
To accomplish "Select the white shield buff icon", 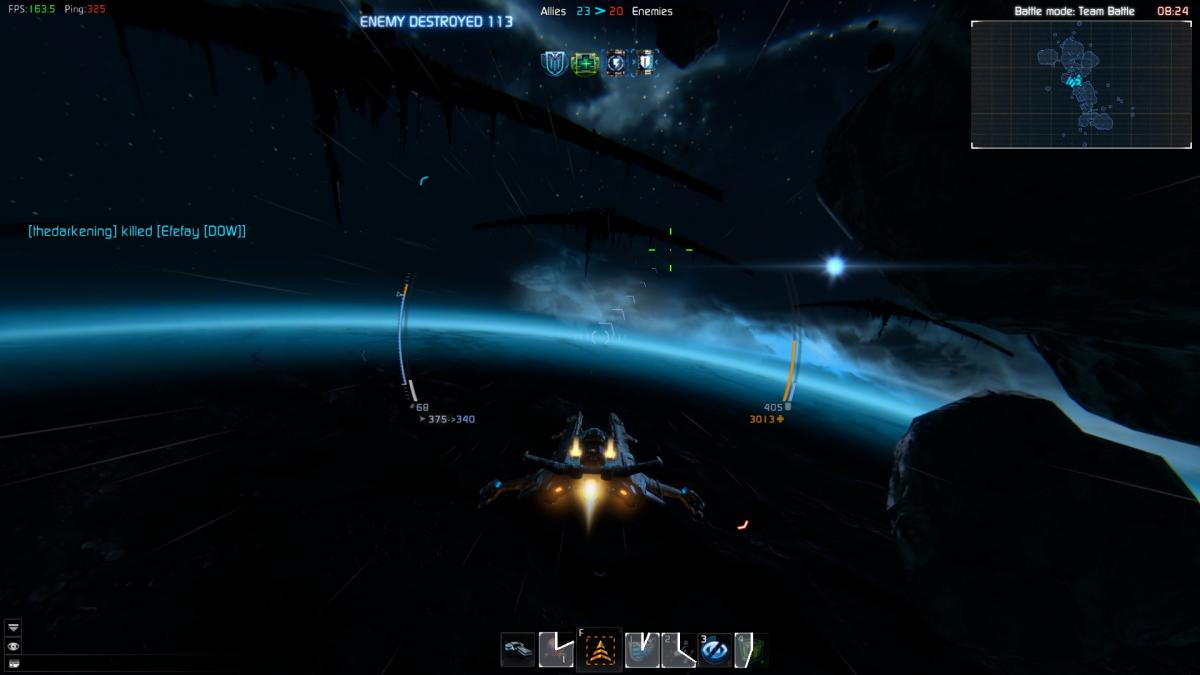I will pyautogui.click(x=646, y=63).
